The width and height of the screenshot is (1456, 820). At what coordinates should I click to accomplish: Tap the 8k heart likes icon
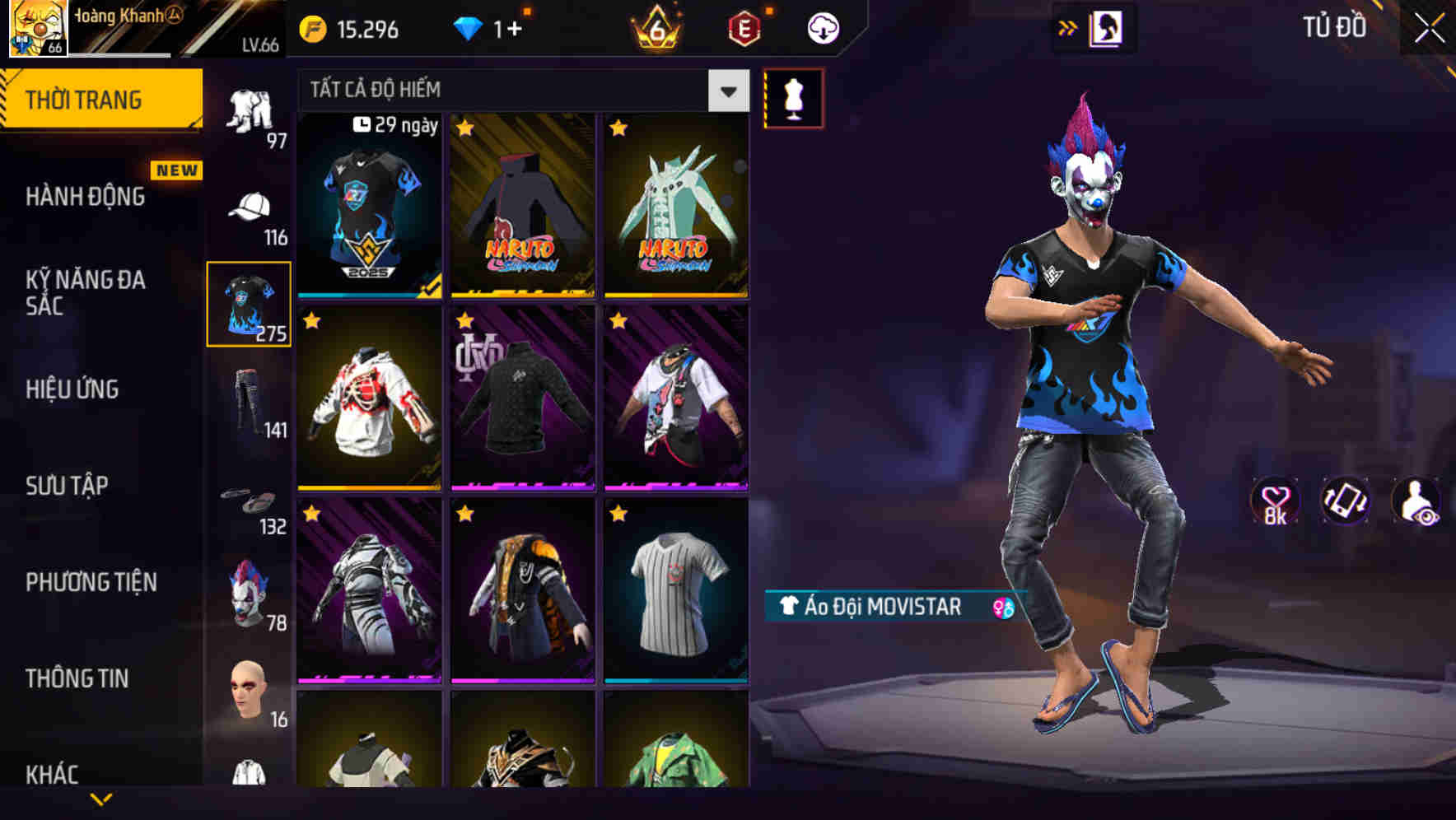(x=1275, y=501)
